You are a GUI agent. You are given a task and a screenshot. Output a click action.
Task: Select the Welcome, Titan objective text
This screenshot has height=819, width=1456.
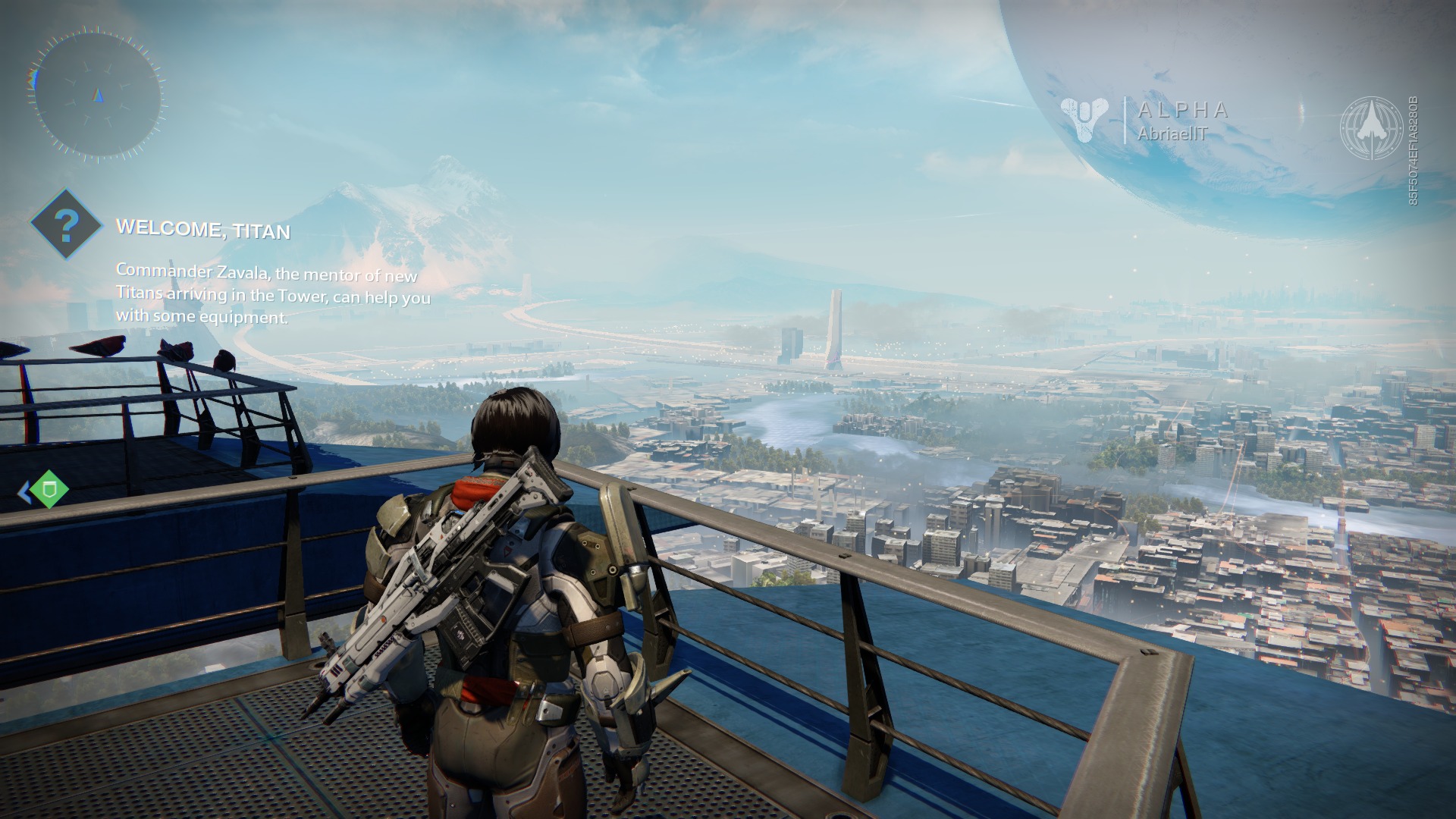tap(203, 228)
